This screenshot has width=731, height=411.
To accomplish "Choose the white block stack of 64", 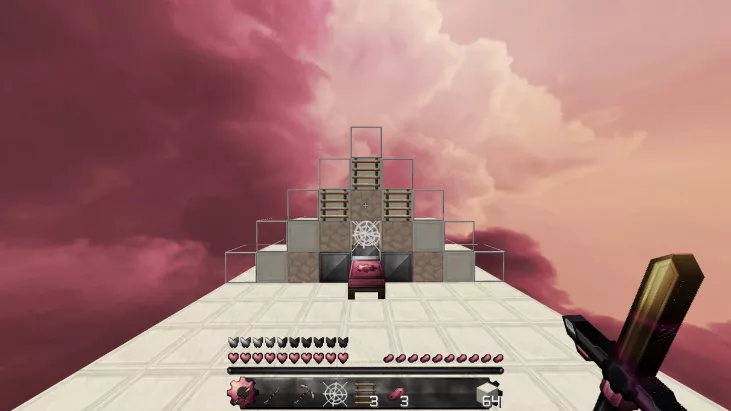I will pyautogui.click(x=489, y=393).
